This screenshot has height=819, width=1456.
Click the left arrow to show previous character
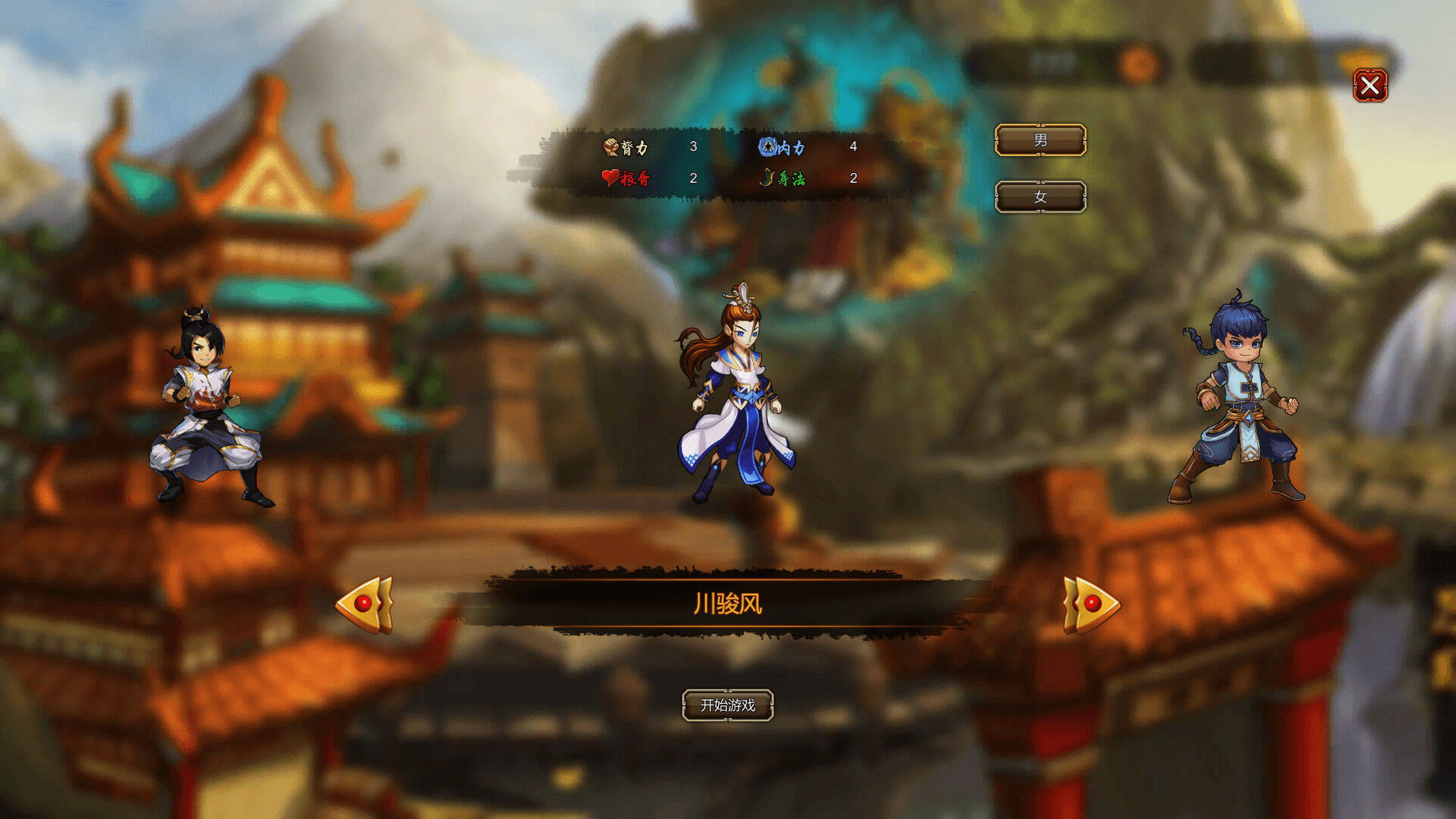click(365, 604)
